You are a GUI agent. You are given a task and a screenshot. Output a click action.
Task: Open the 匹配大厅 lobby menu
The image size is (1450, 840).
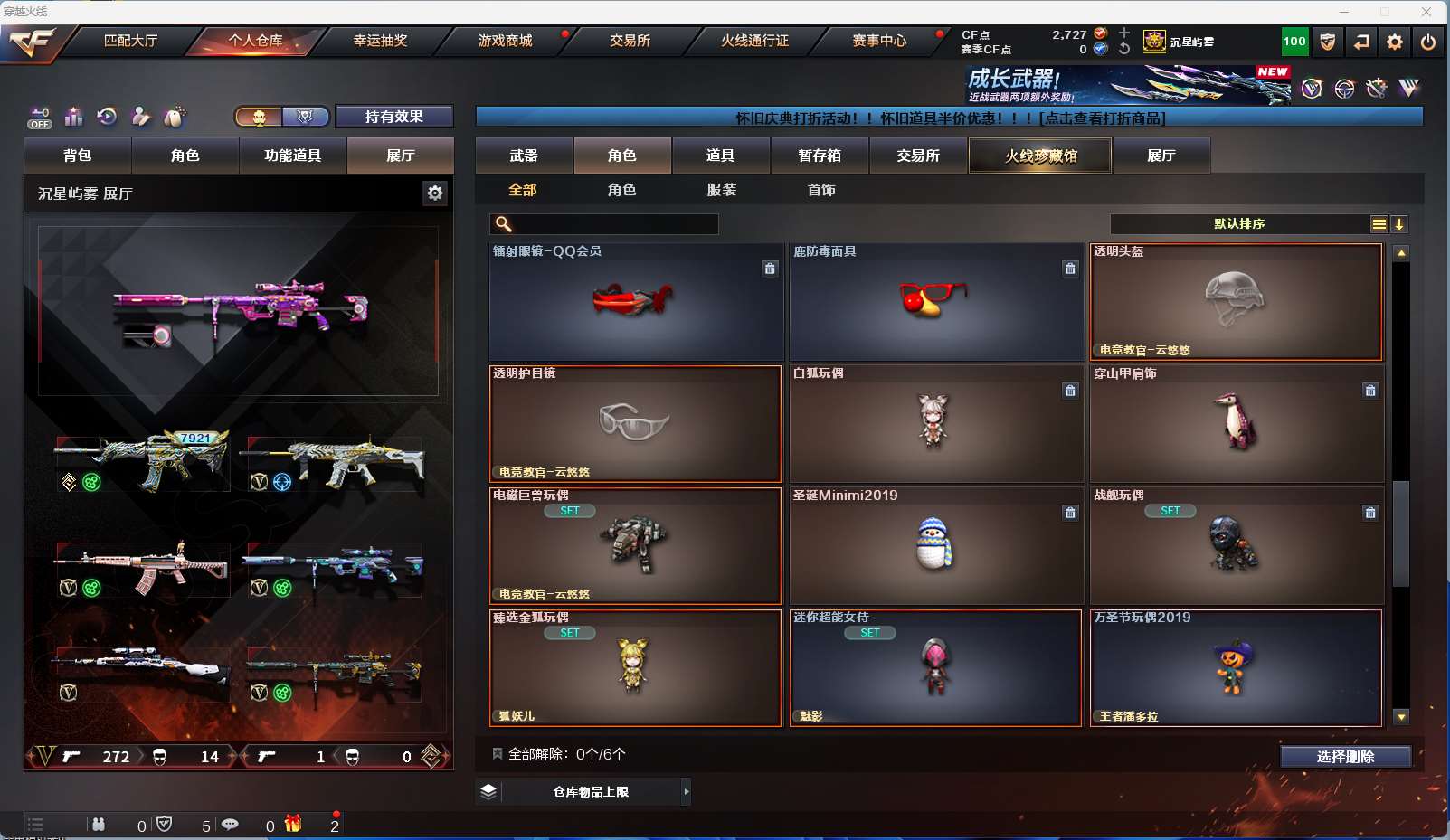[x=131, y=41]
